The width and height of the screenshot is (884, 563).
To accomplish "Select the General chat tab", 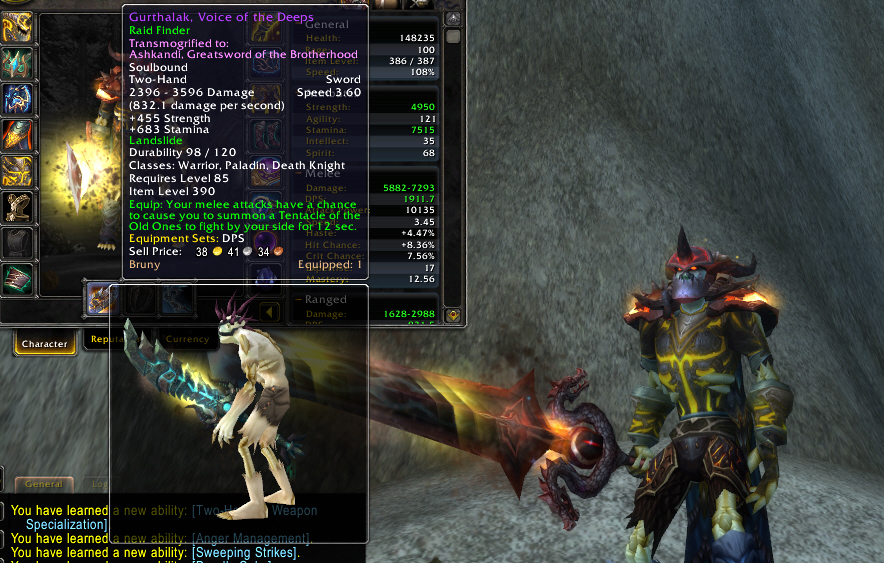I will click(x=44, y=484).
